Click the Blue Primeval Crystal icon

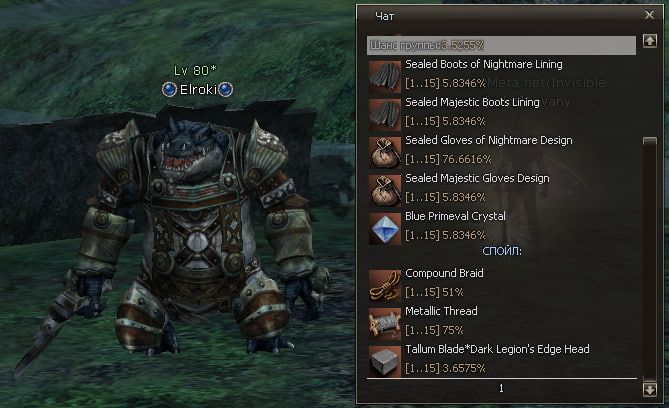[384, 226]
